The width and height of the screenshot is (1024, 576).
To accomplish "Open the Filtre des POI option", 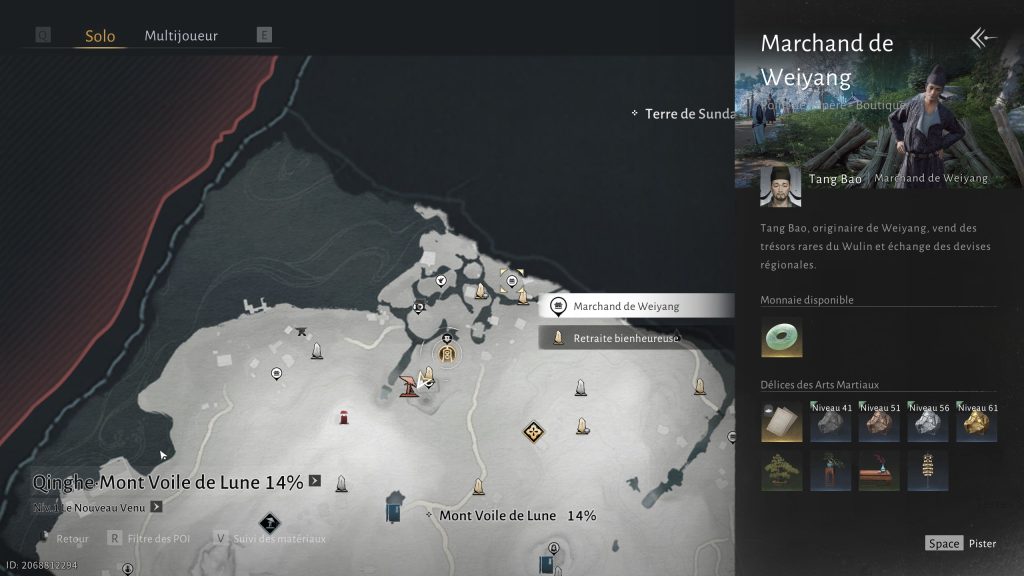I will tap(150, 538).
